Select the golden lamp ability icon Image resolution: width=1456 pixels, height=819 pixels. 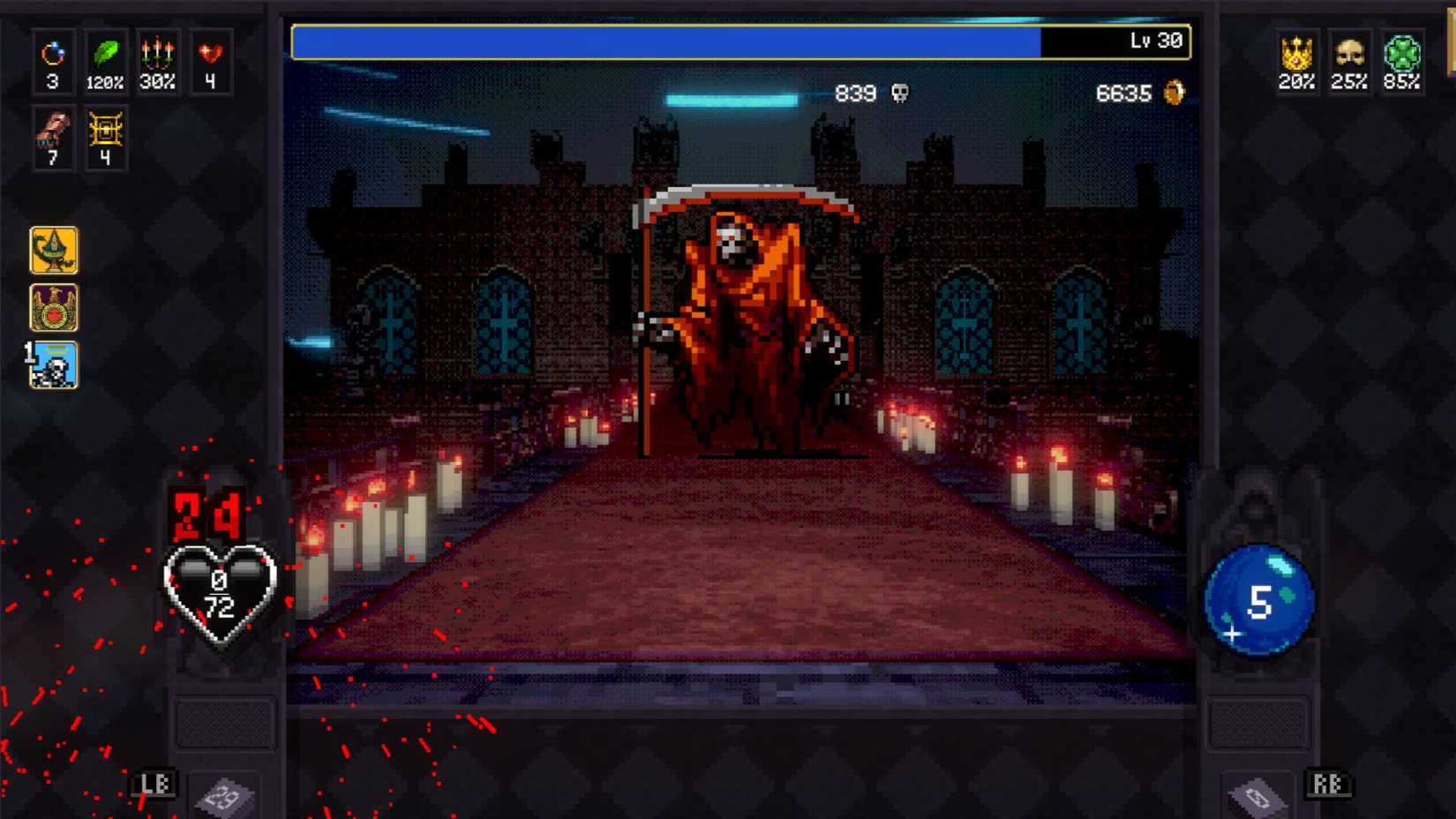54,251
